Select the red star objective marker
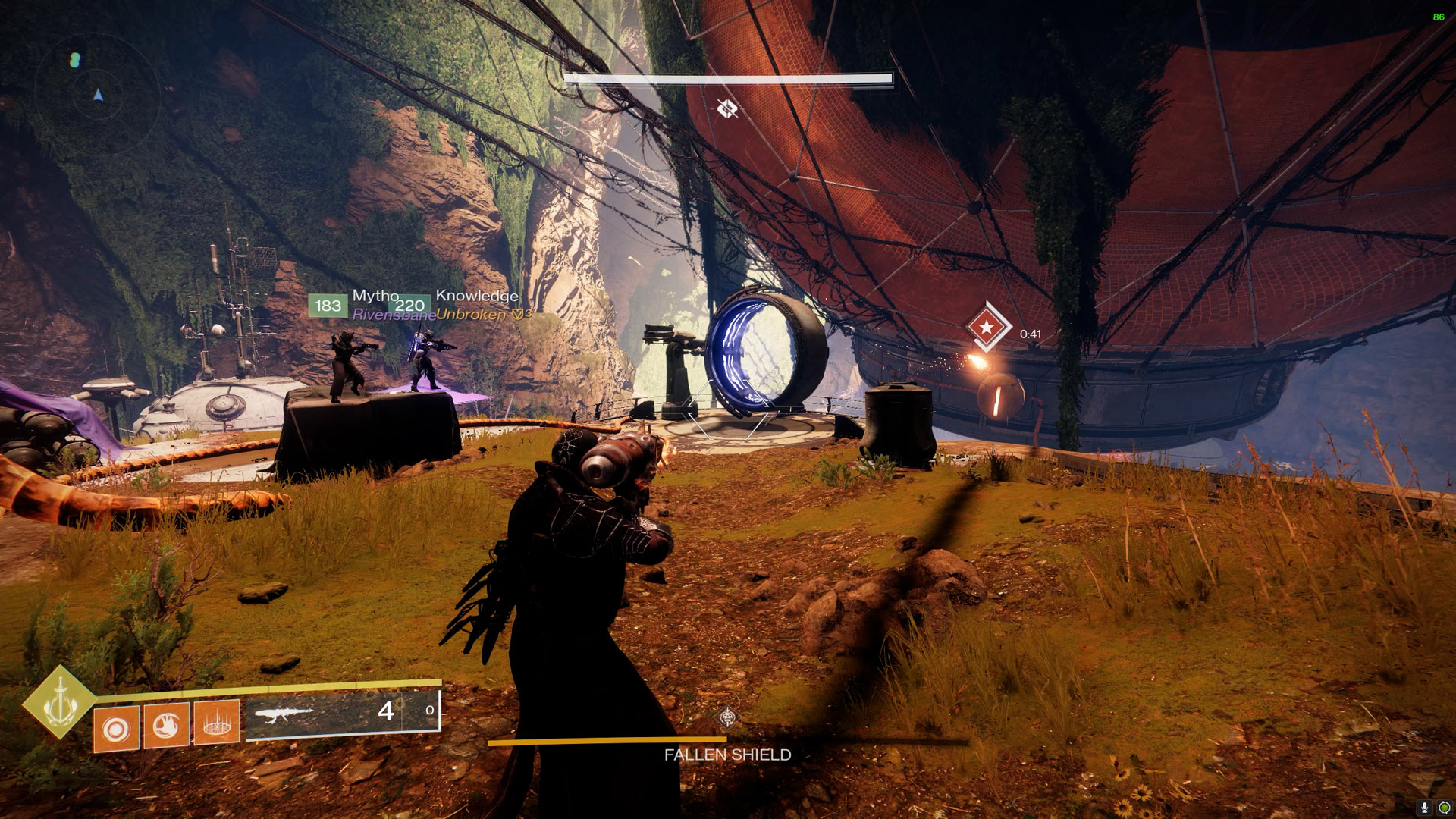Viewport: 1456px width, 819px height. [x=987, y=328]
